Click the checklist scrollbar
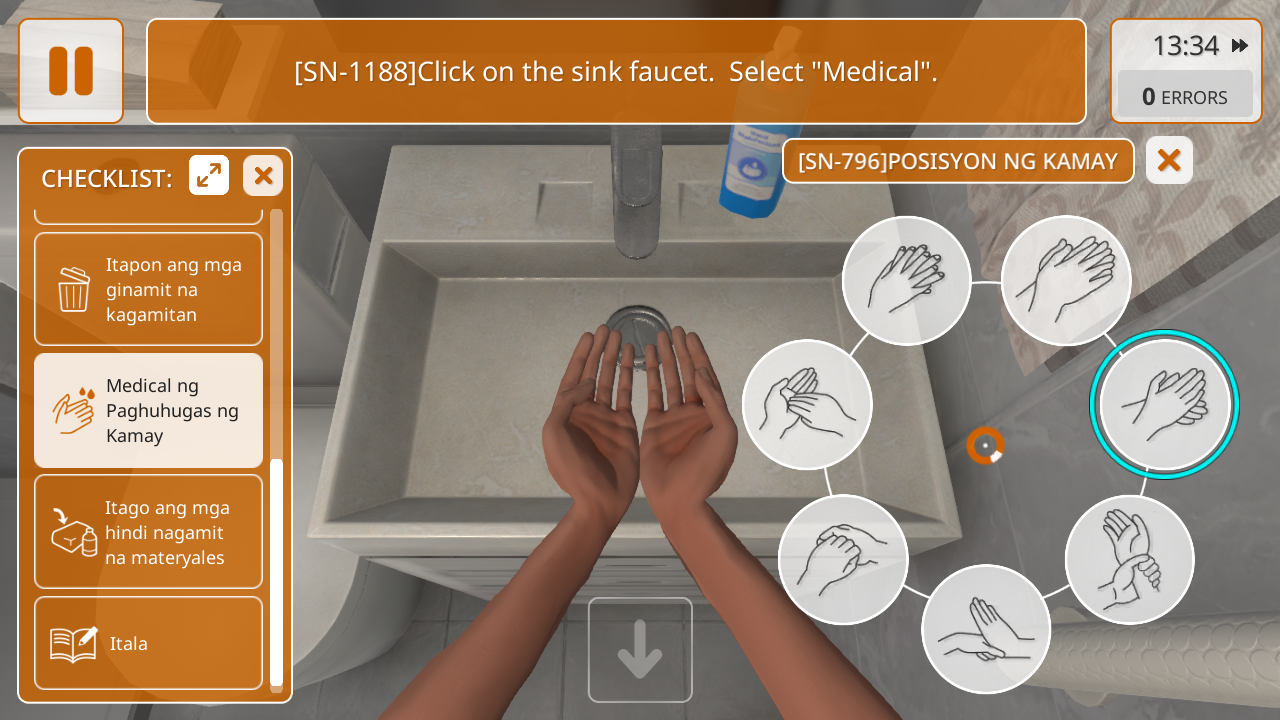 click(x=276, y=570)
